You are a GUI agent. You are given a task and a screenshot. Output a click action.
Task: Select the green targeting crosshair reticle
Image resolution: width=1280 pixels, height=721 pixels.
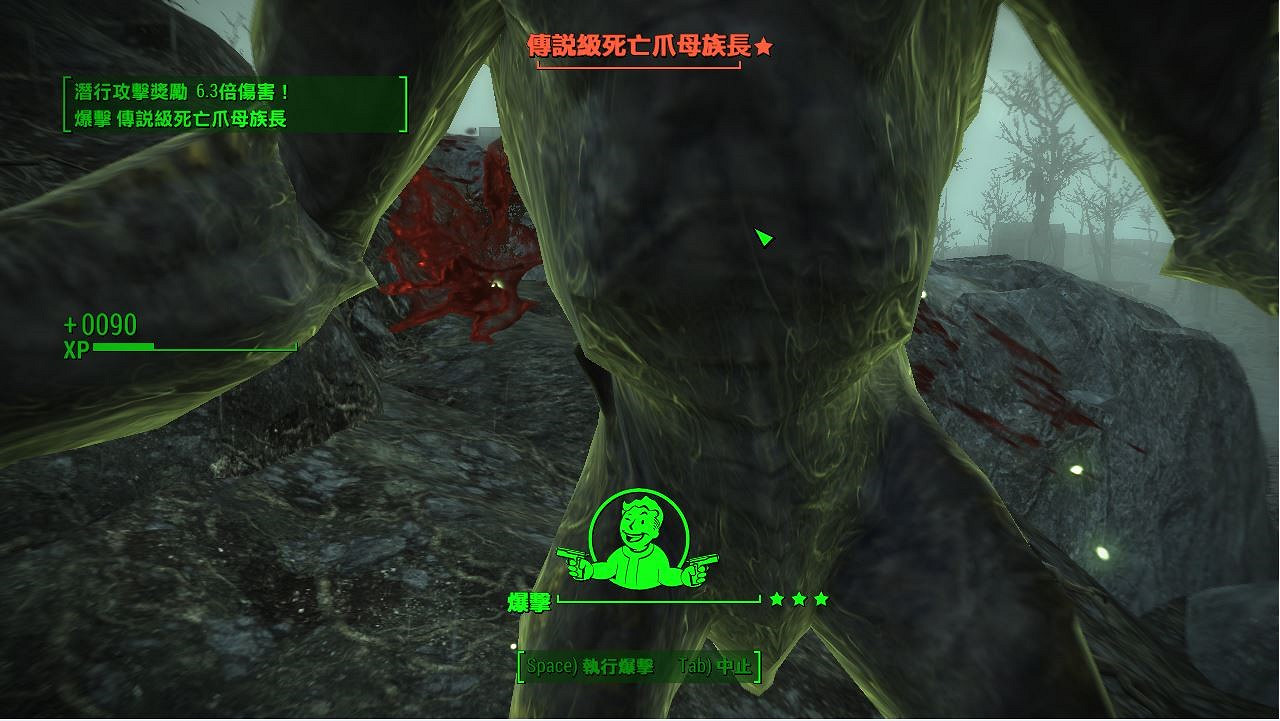coord(763,237)
